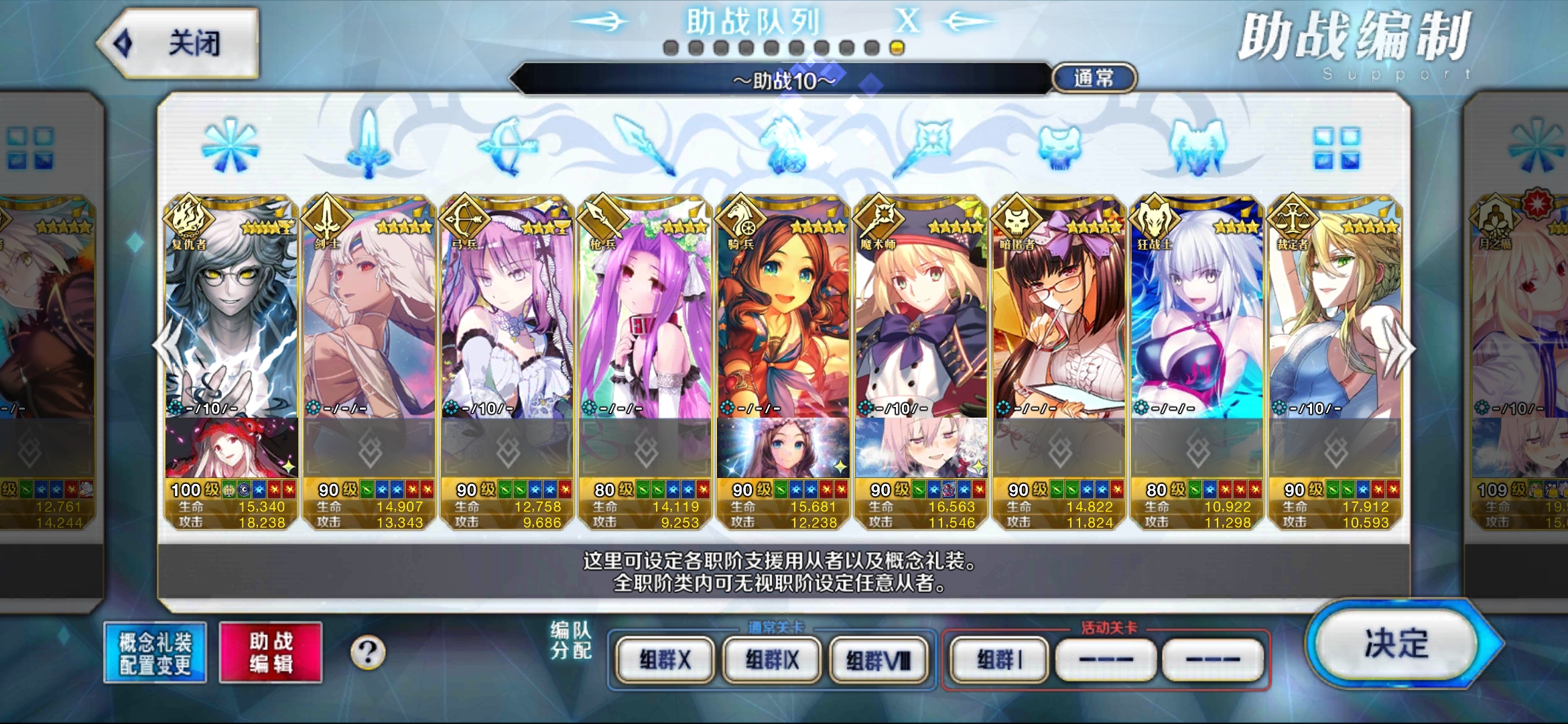Toggle the 通常 mode button
Viewport: 1568px width, 724px height.
[1094, 78]
